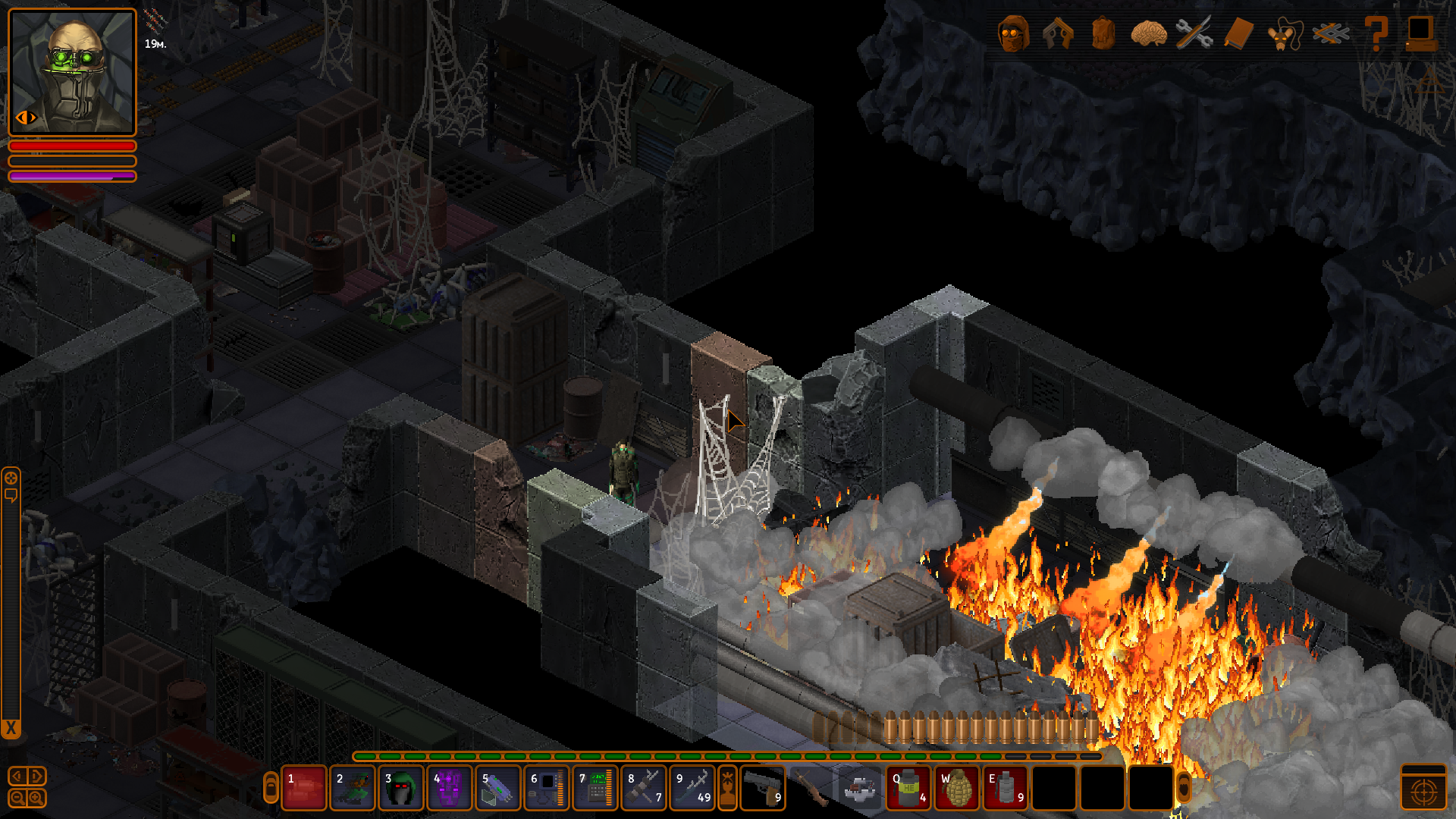
Task: Click the crossed arrows track icon
Action: click(1331, 34)
